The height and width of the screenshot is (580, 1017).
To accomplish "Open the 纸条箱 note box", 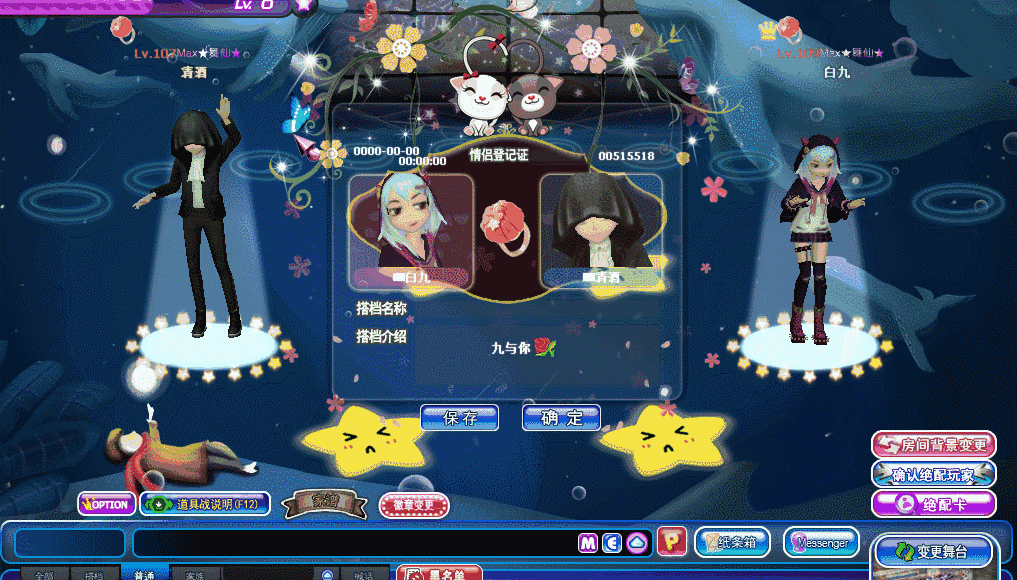I will (732, 543).
